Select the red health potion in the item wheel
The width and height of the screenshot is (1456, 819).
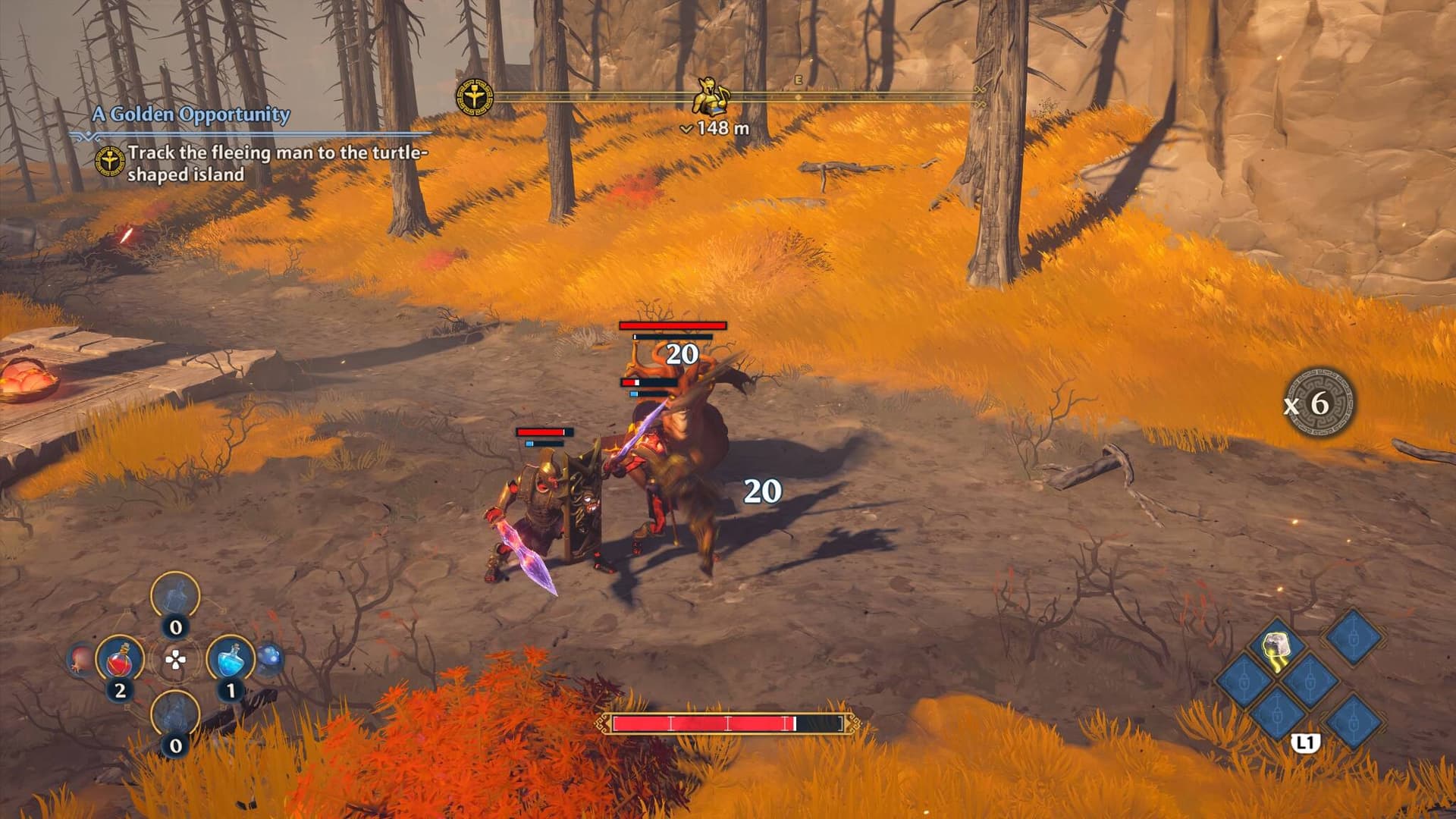pos(119,661)
